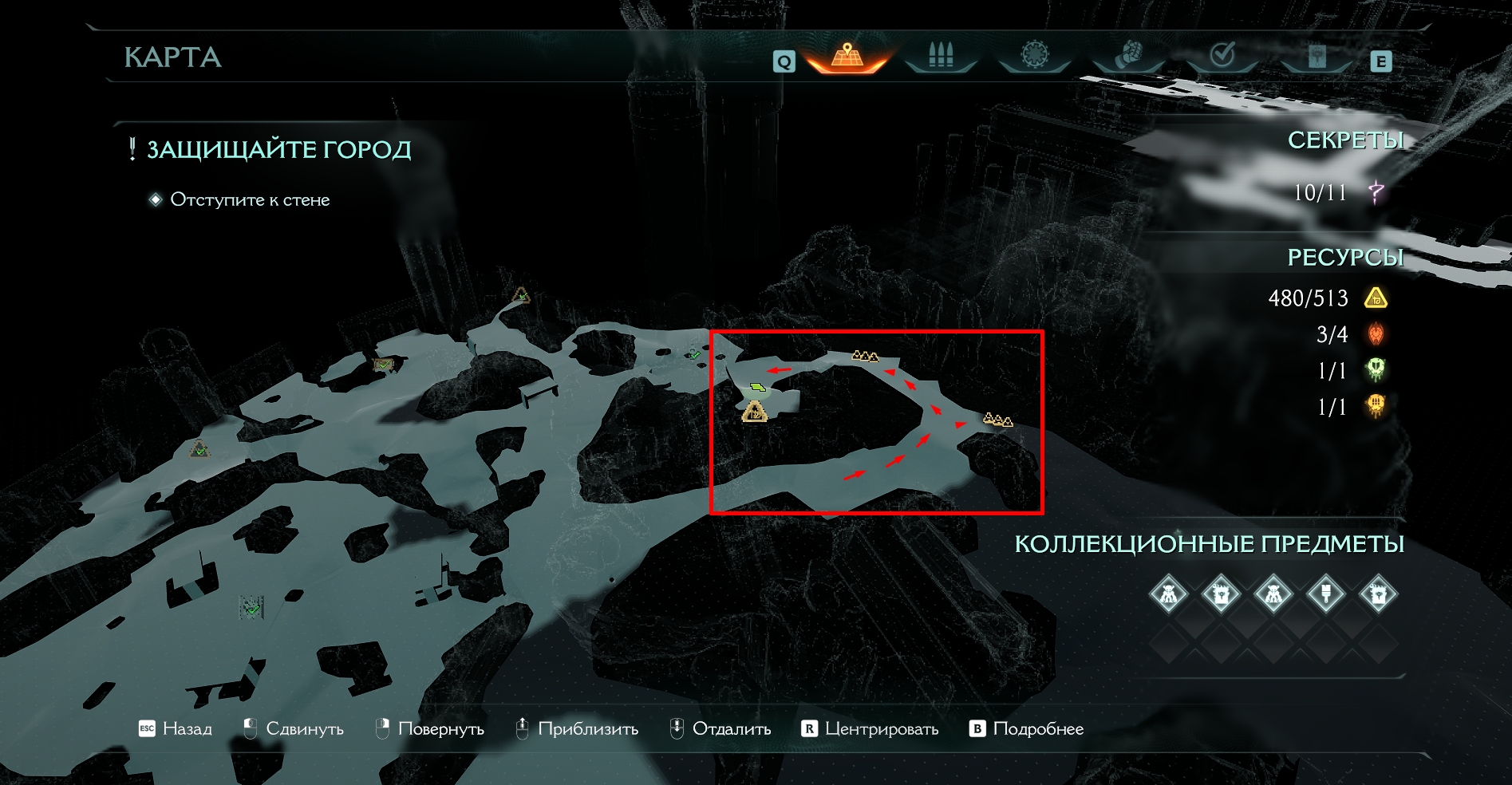Switch to the armored fist tab

click(x=1128, y=55)
